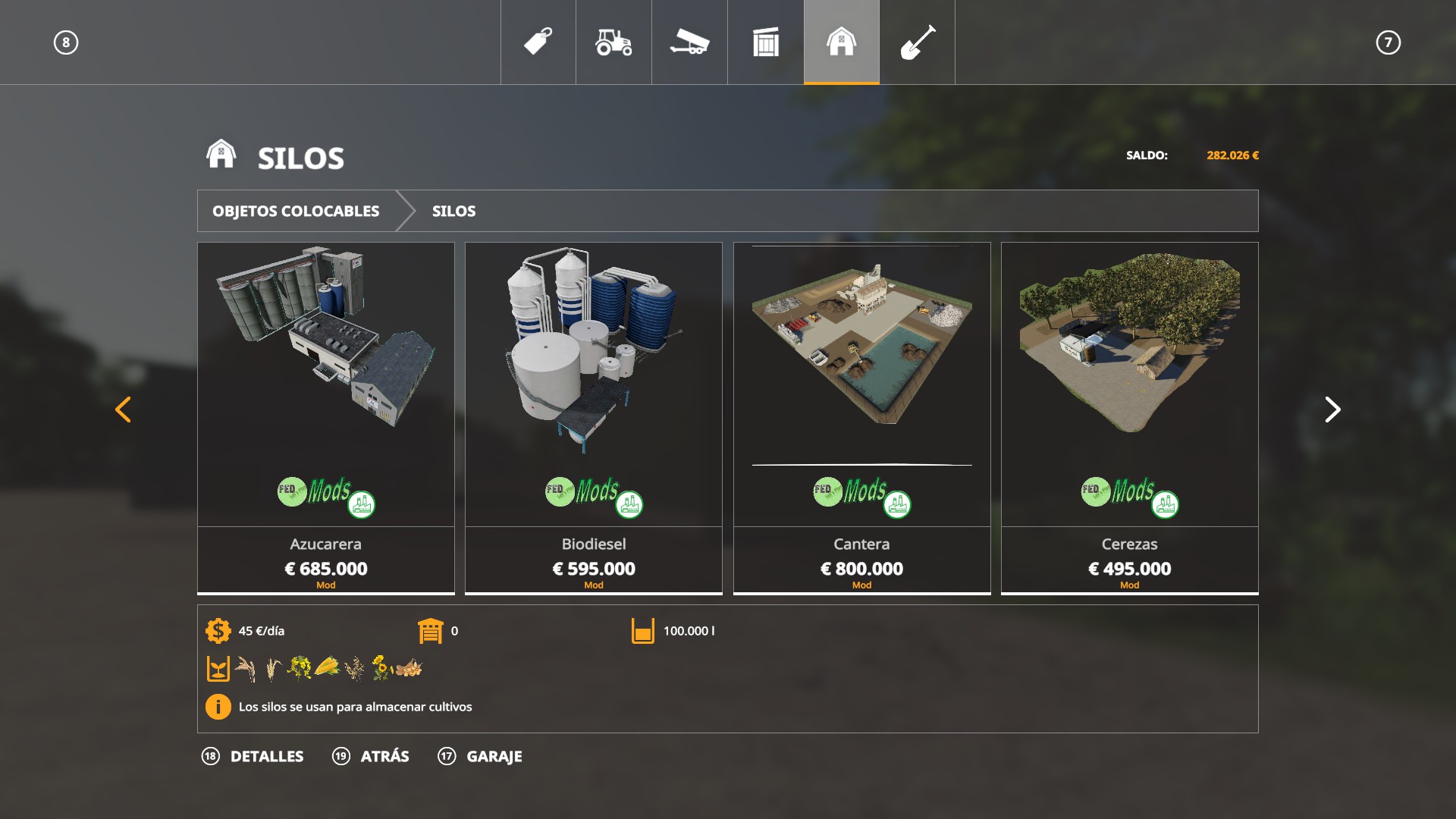Select the Biodiesel plant card
Viewport: 1456px width, 819px height.
coord(594,417)
